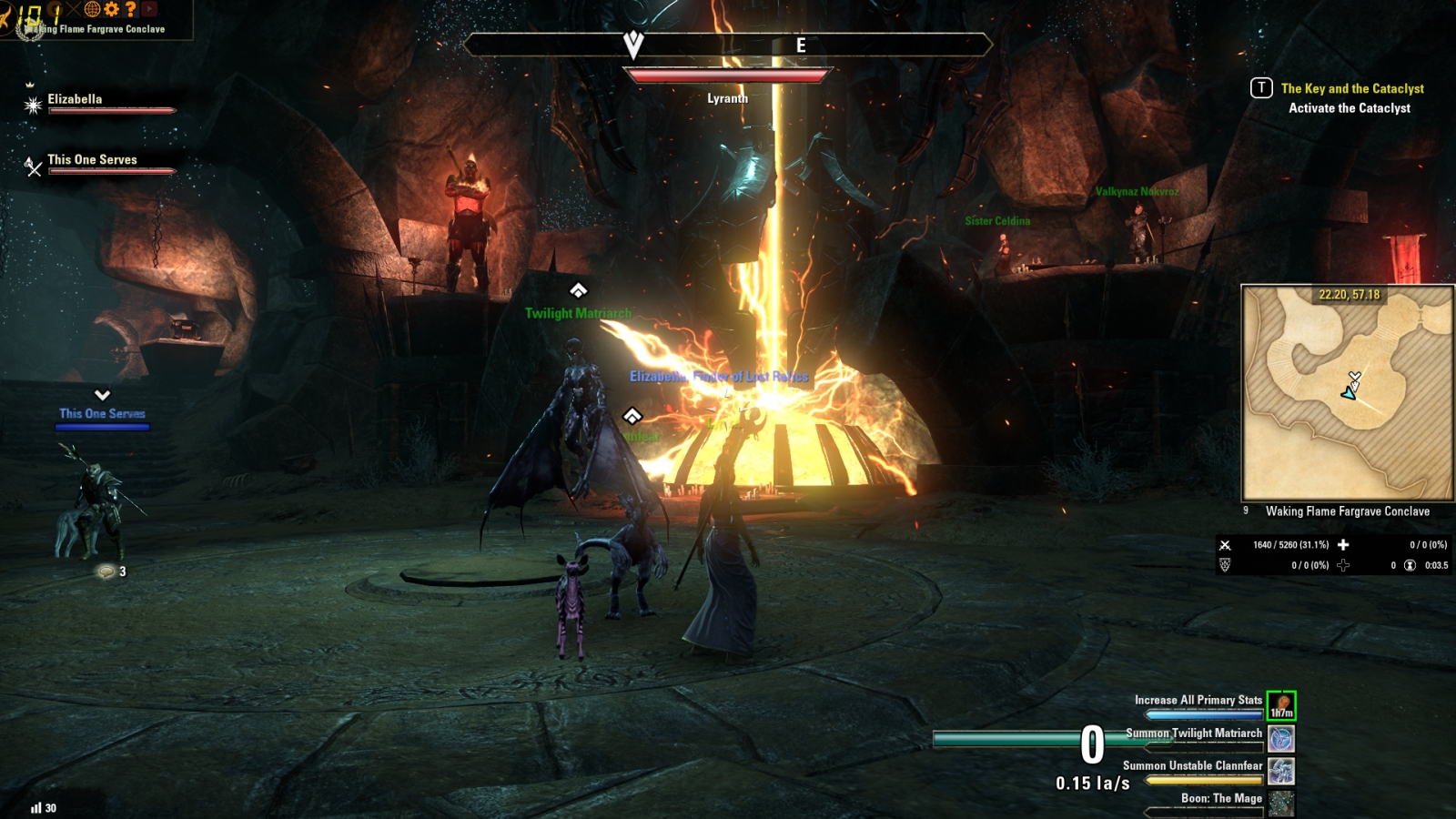Click the hourglass combat timer icon
This screenshot has width=1456, height=819.
coord(1410,565)
